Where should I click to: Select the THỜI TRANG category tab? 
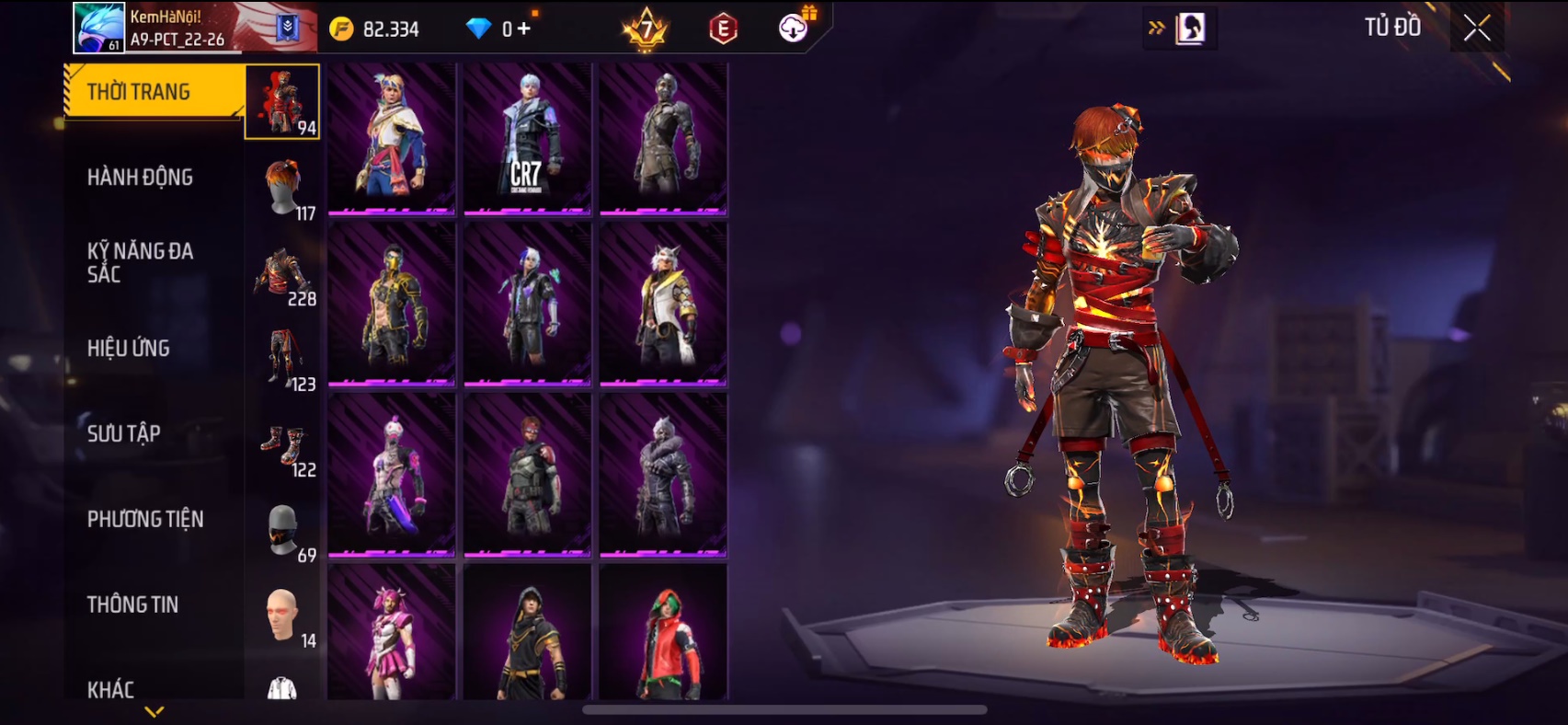click(153, 92)
